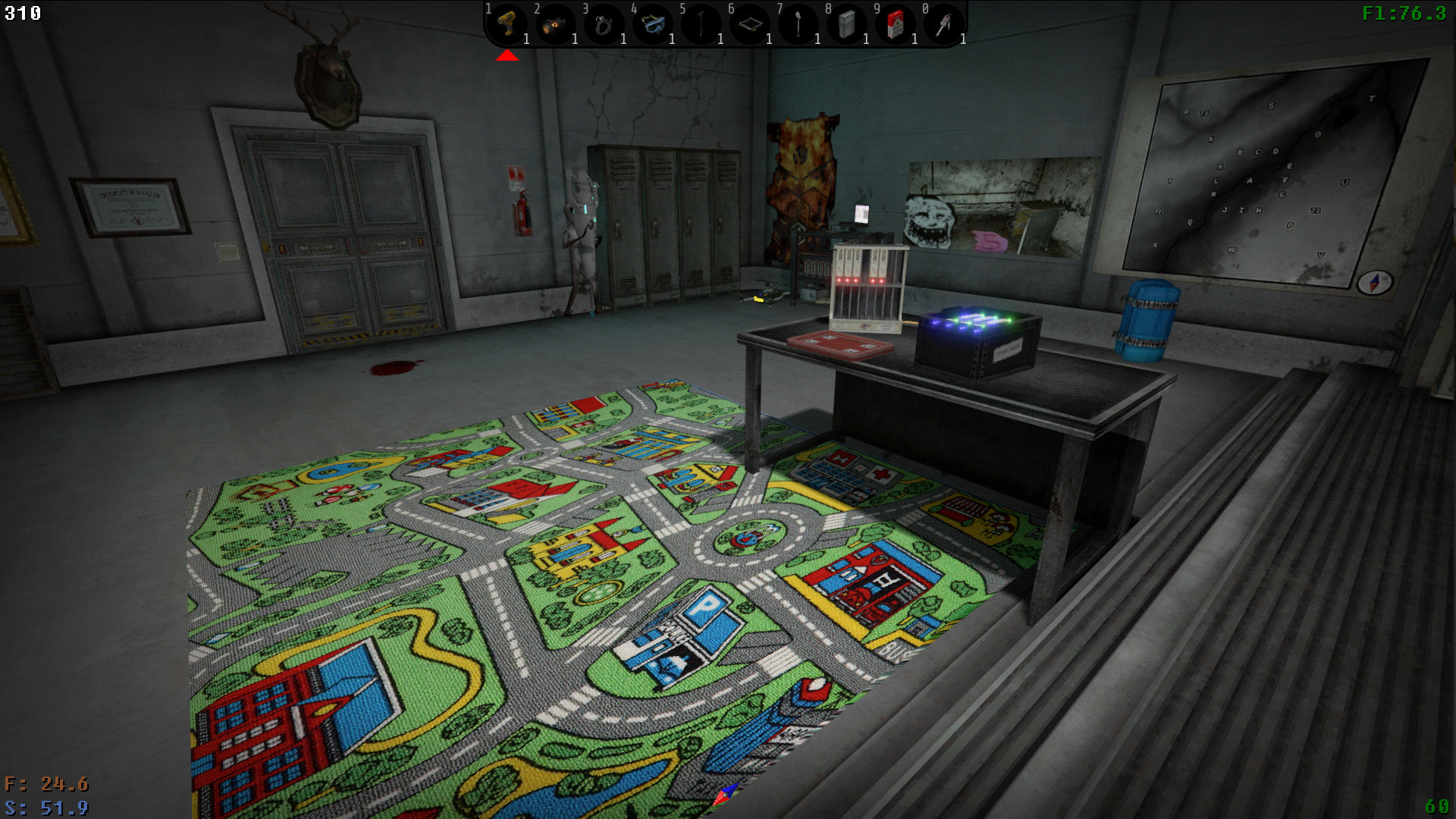Select the flat framed item in slot 6

pos(749,25)
